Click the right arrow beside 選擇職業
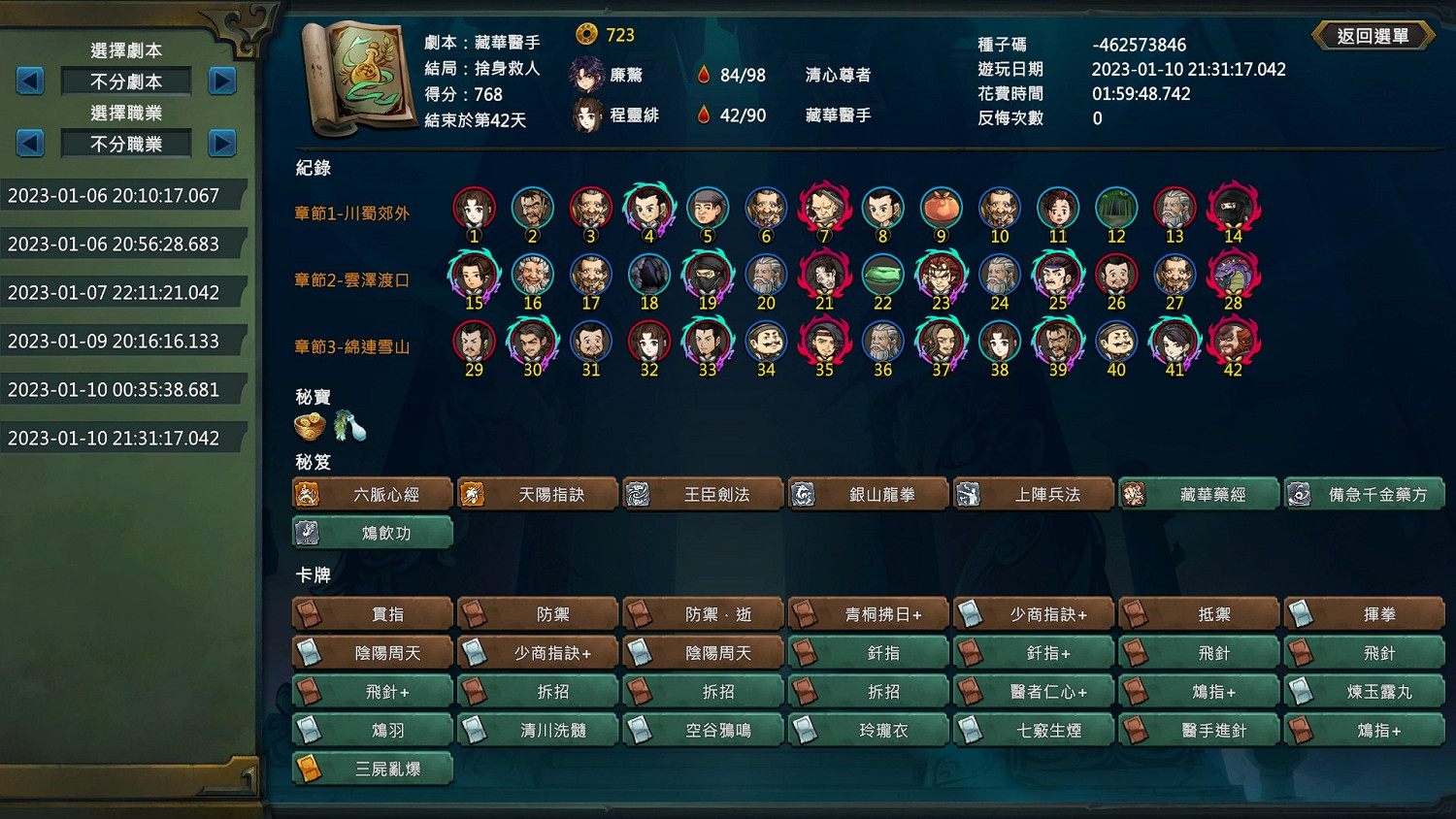 click(x=222, y=143)
